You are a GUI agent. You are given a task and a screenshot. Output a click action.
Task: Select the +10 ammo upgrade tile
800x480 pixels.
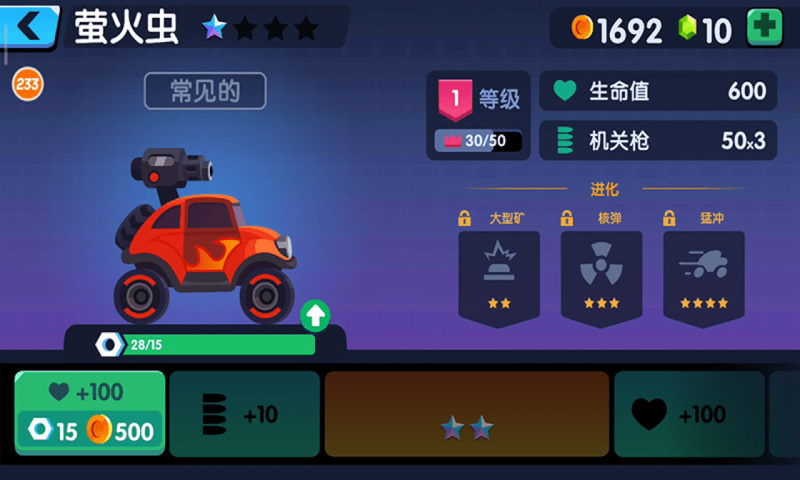coord(244,413)
